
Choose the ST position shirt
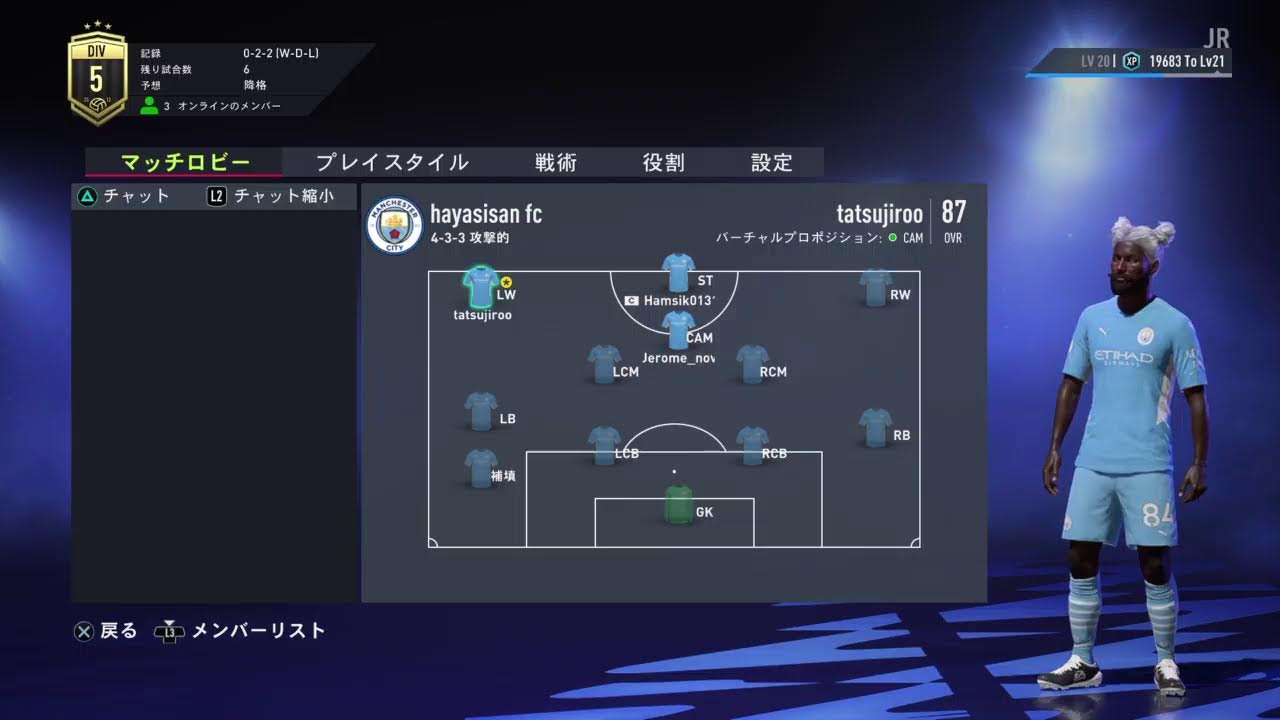point(678,273)
